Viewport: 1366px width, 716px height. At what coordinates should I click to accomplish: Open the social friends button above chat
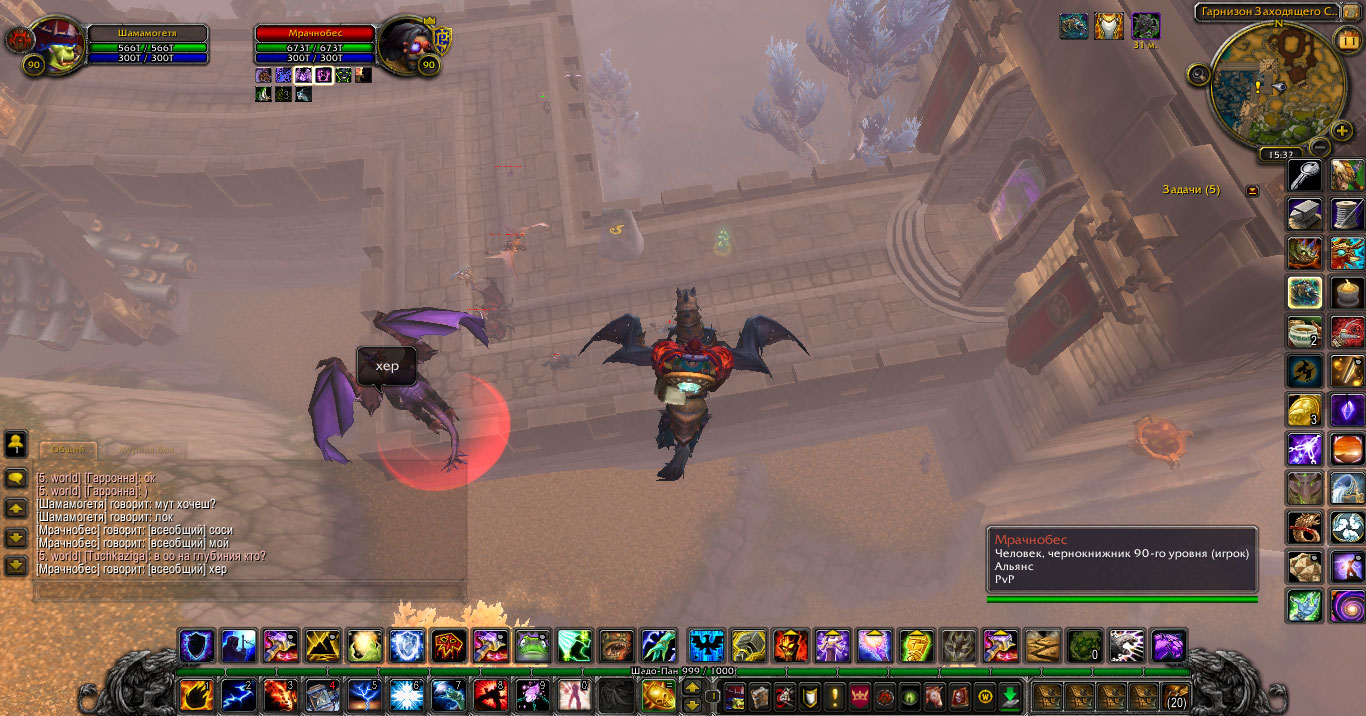[16, 442]
